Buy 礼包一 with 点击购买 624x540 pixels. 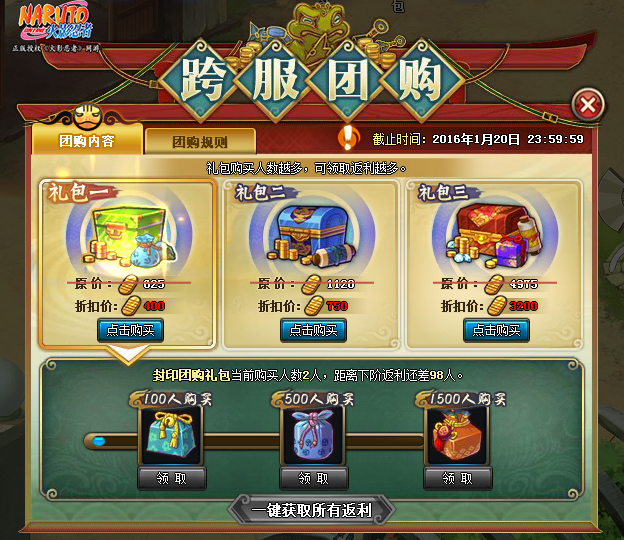click(130, 330)
